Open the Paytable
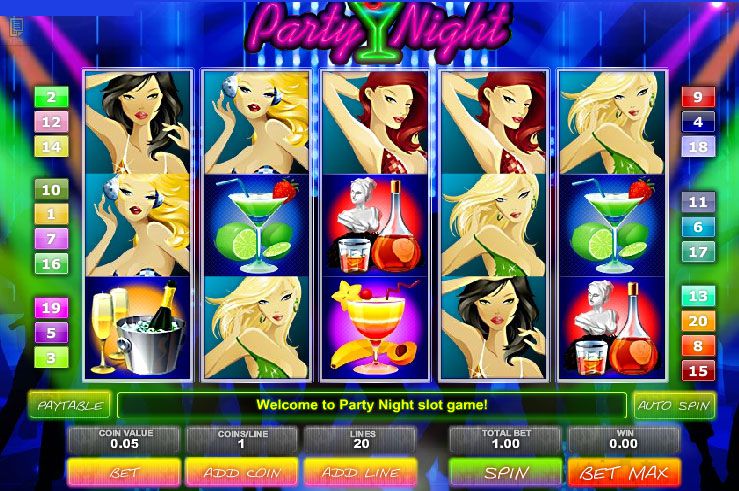Image resolution: width=739 pixels, height=491 pixels. tap(69, 405)
